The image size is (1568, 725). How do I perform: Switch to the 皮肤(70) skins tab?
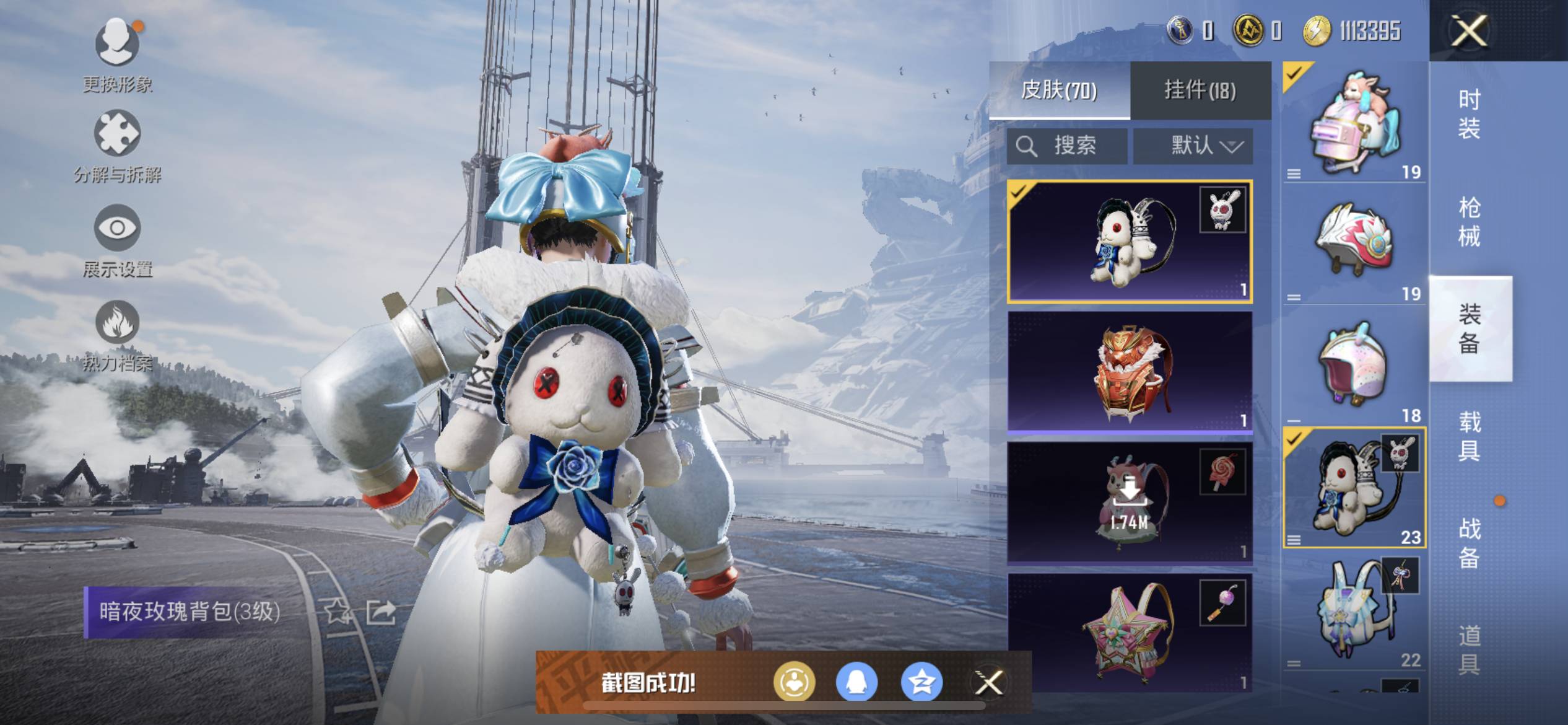(x=1059, y=90)
